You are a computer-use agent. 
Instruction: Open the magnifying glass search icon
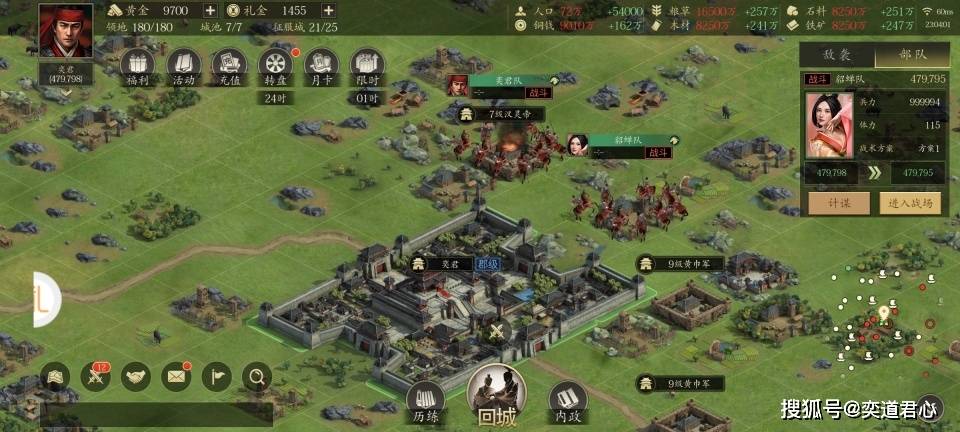pyautogui.click(x=257, y=377)
